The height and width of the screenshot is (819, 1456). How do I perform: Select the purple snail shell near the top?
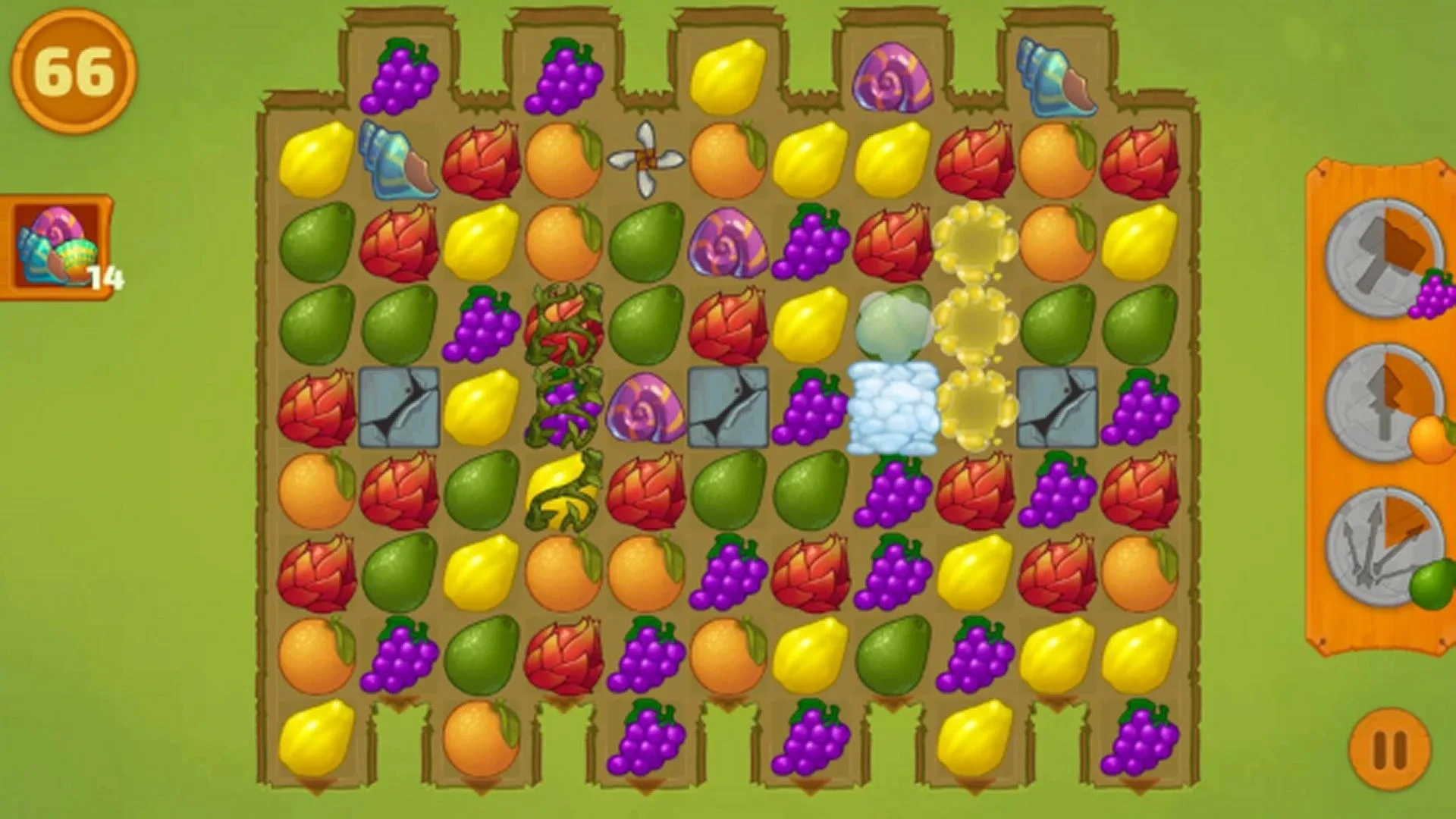coord(891,76)
